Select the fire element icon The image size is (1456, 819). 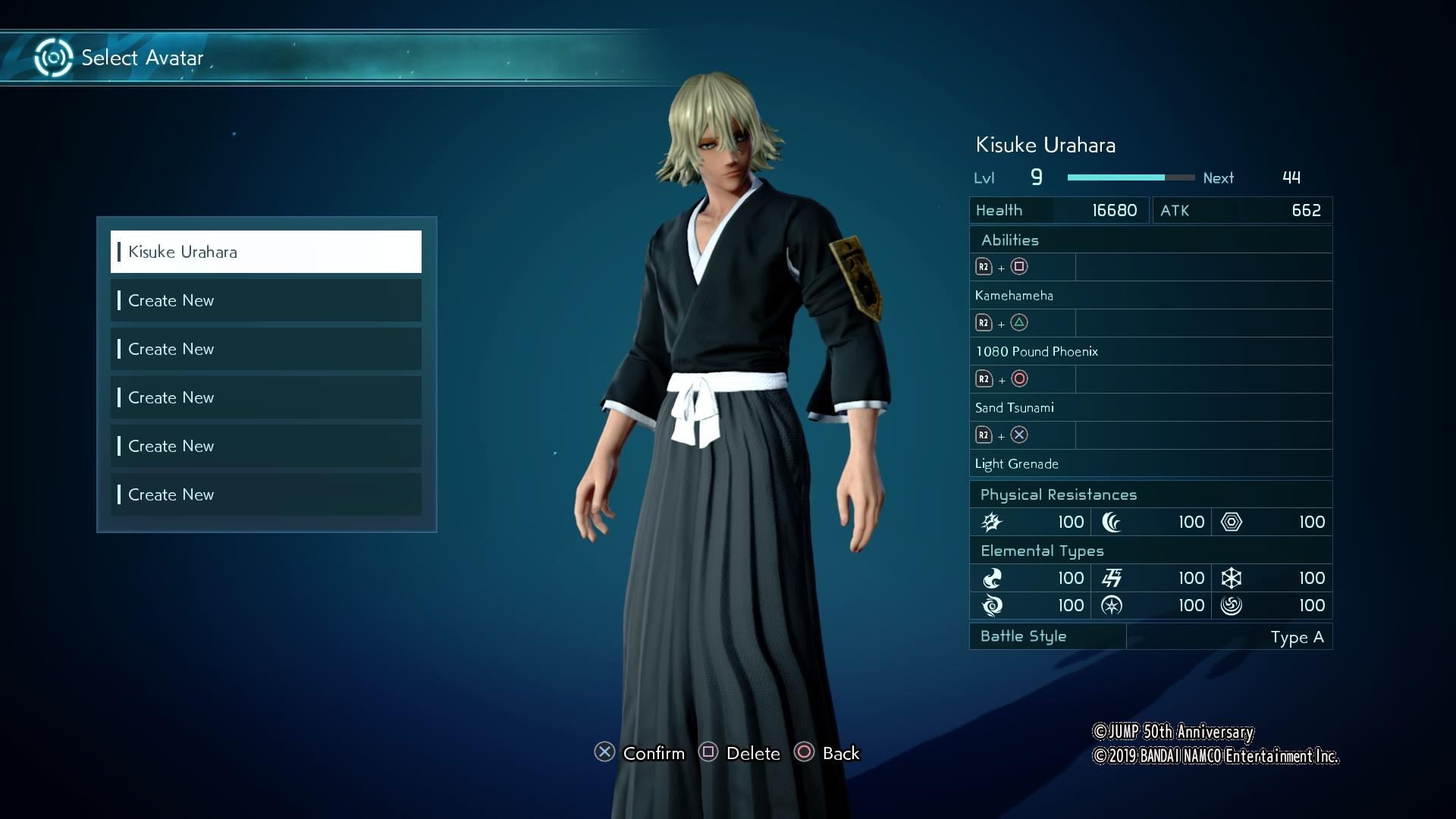click(x=993, y=578)
